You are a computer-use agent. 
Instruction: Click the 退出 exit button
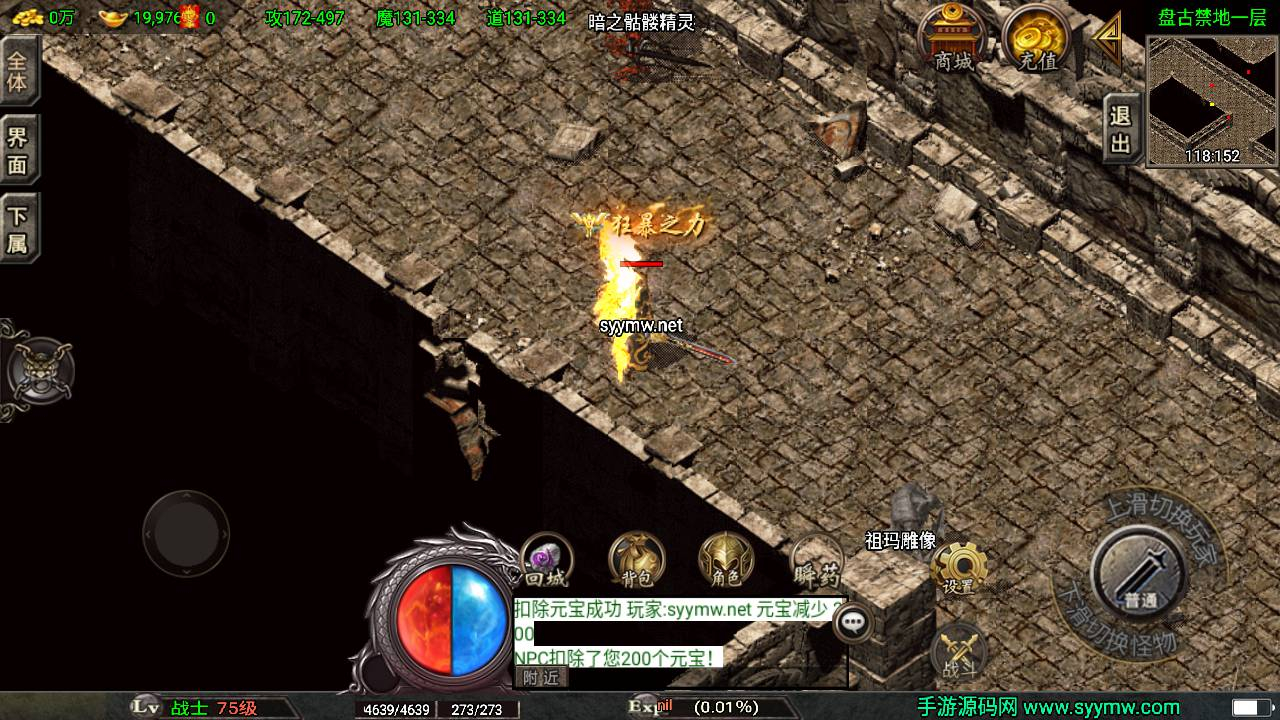[1121, 129]
